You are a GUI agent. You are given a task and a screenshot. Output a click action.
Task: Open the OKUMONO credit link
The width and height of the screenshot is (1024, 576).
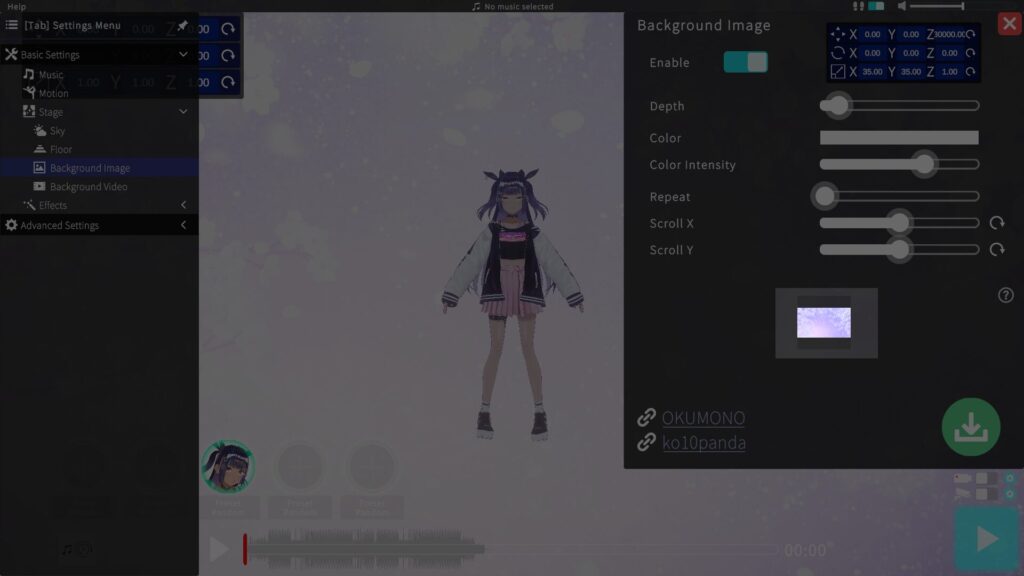(703, 418)
